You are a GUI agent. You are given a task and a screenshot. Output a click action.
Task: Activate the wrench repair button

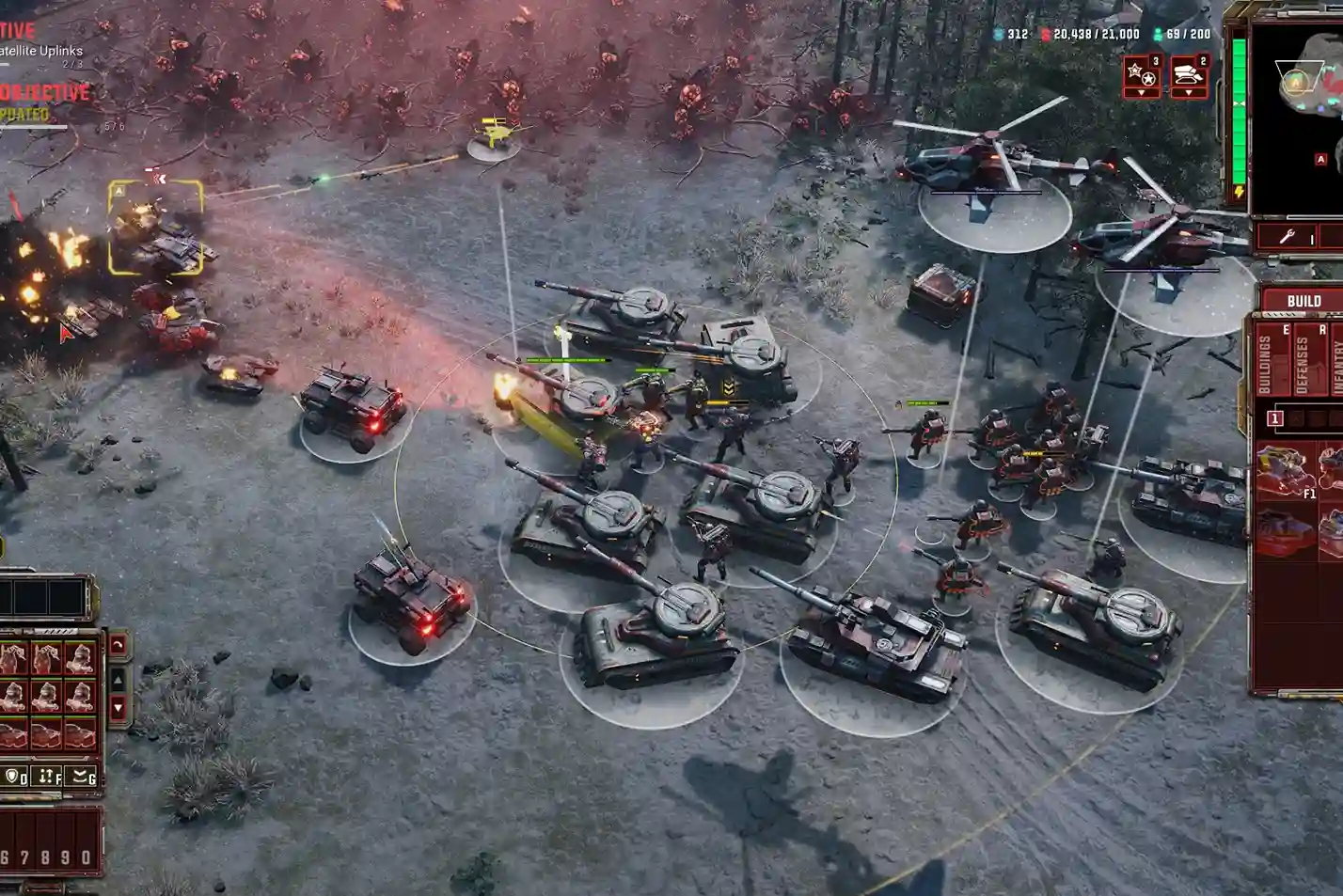(1288, 237)
